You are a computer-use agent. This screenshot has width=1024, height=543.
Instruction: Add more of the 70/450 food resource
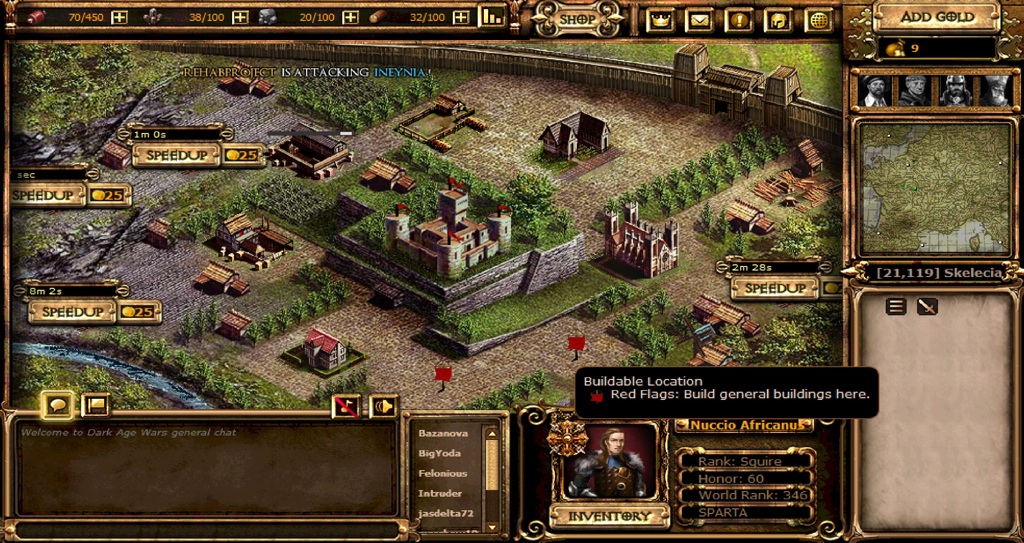pos(119,17)
